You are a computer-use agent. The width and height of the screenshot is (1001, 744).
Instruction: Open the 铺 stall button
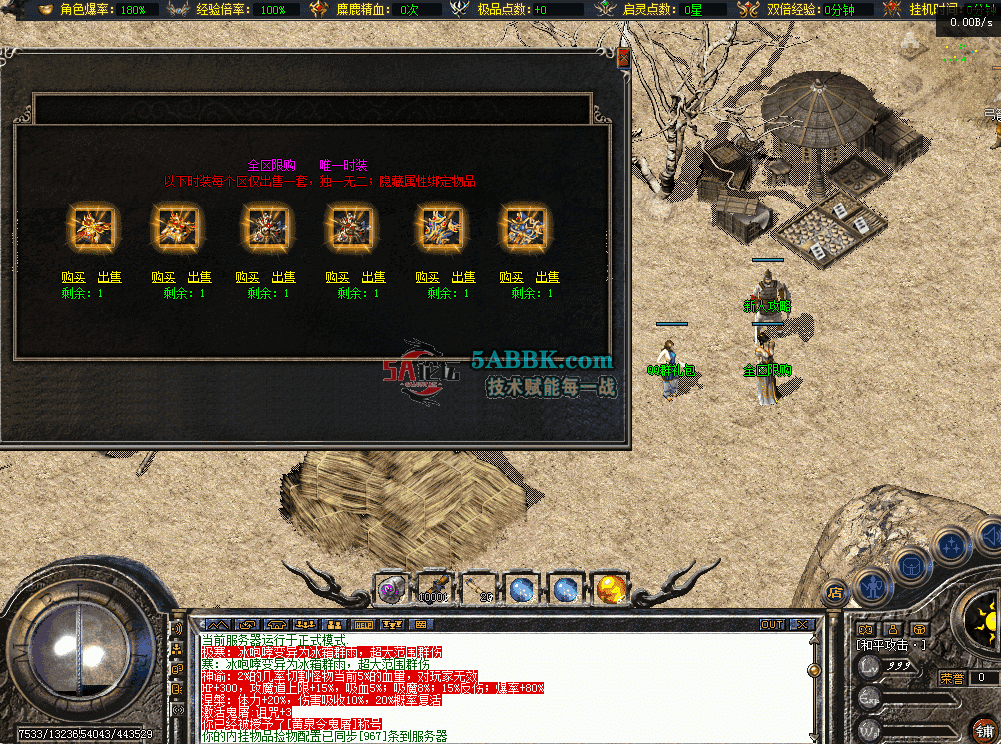984,728
